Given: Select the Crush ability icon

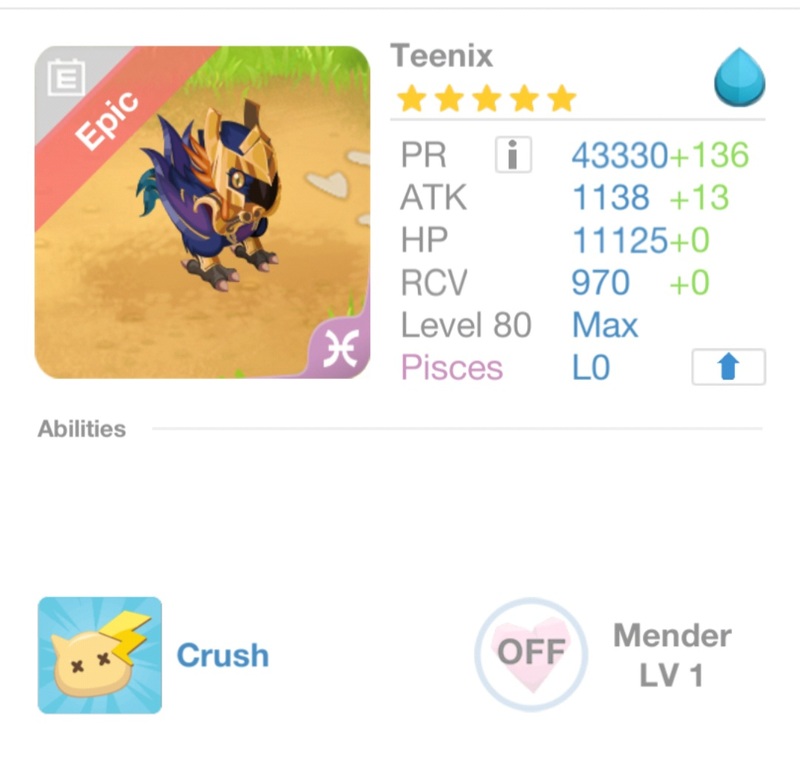Looking at the screenshot, I should pyautogui.click(x=100, y=655).
